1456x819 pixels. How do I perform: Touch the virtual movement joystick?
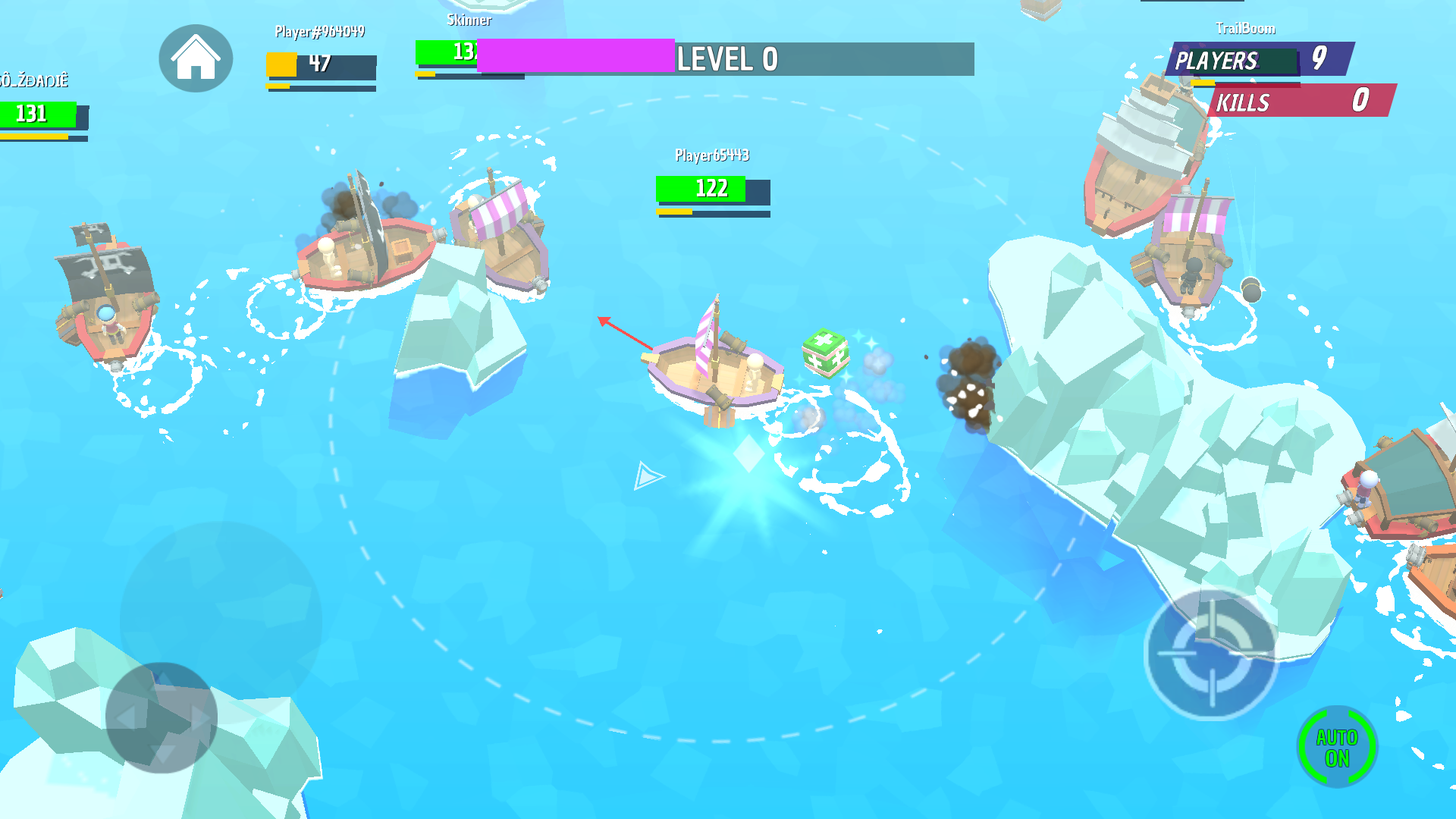click(x=162, y=717)
